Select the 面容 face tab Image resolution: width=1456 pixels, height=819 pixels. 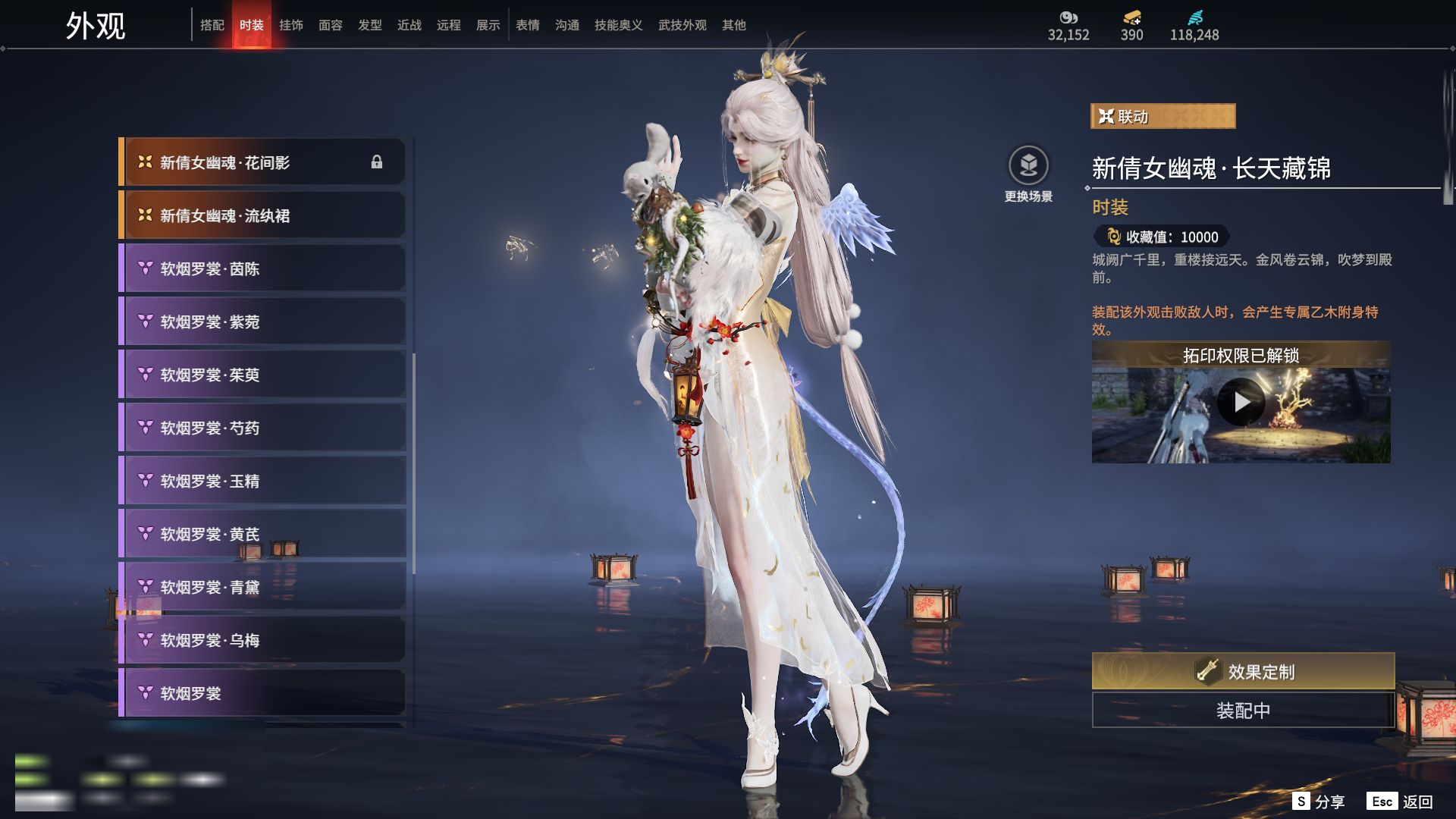pos(331,25)
